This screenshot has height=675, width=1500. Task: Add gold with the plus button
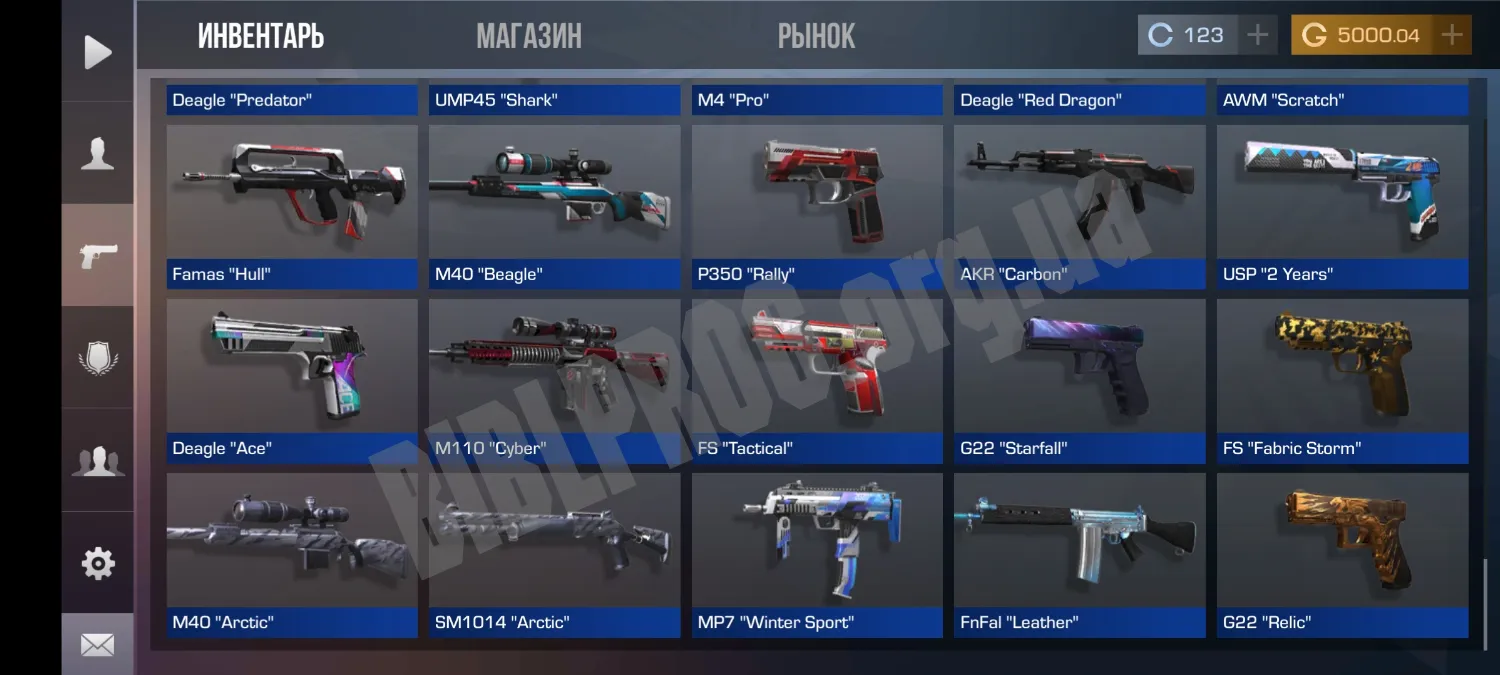click(x=1451, y=36)
